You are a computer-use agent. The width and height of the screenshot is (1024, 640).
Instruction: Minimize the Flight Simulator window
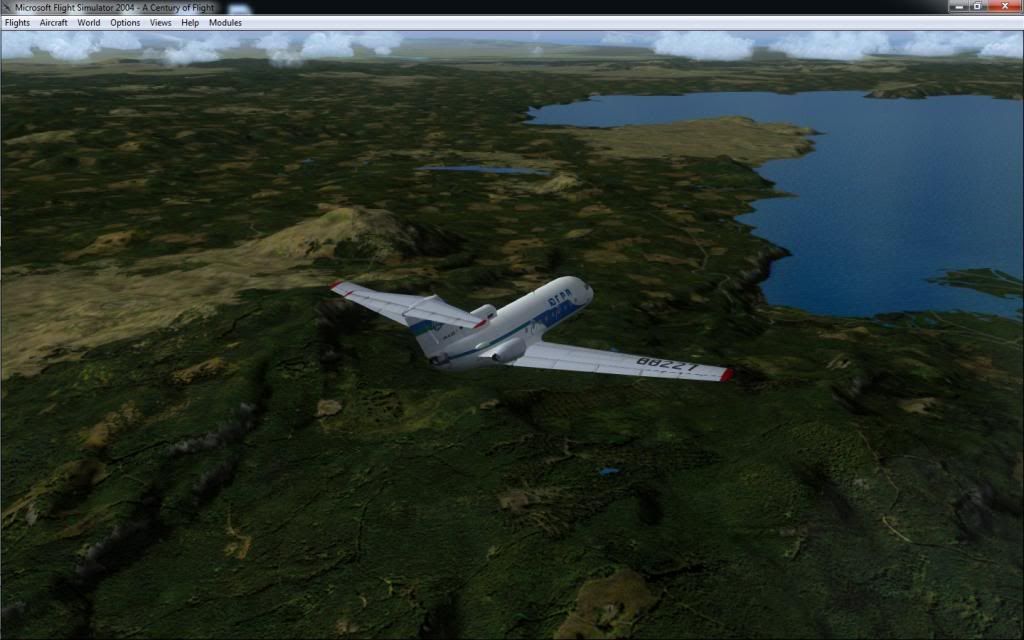coord(958,6)
